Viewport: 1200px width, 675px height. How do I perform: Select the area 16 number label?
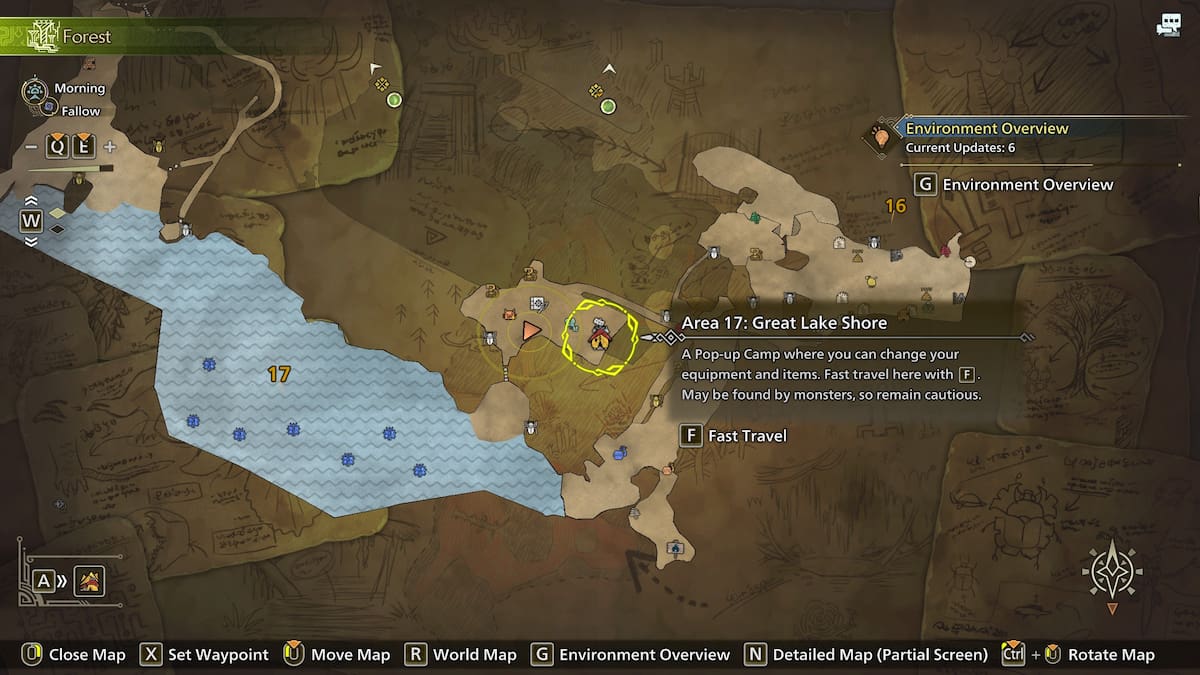[x=895, y=207]
